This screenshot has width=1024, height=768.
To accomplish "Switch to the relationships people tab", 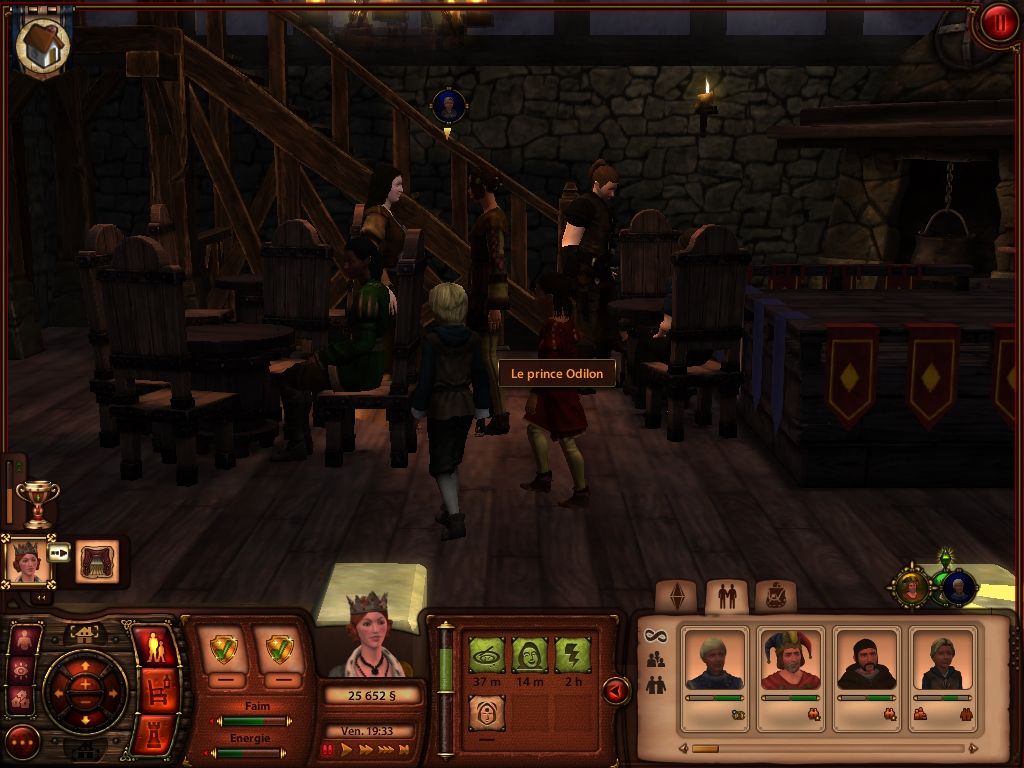I will (x=727, y=597).
